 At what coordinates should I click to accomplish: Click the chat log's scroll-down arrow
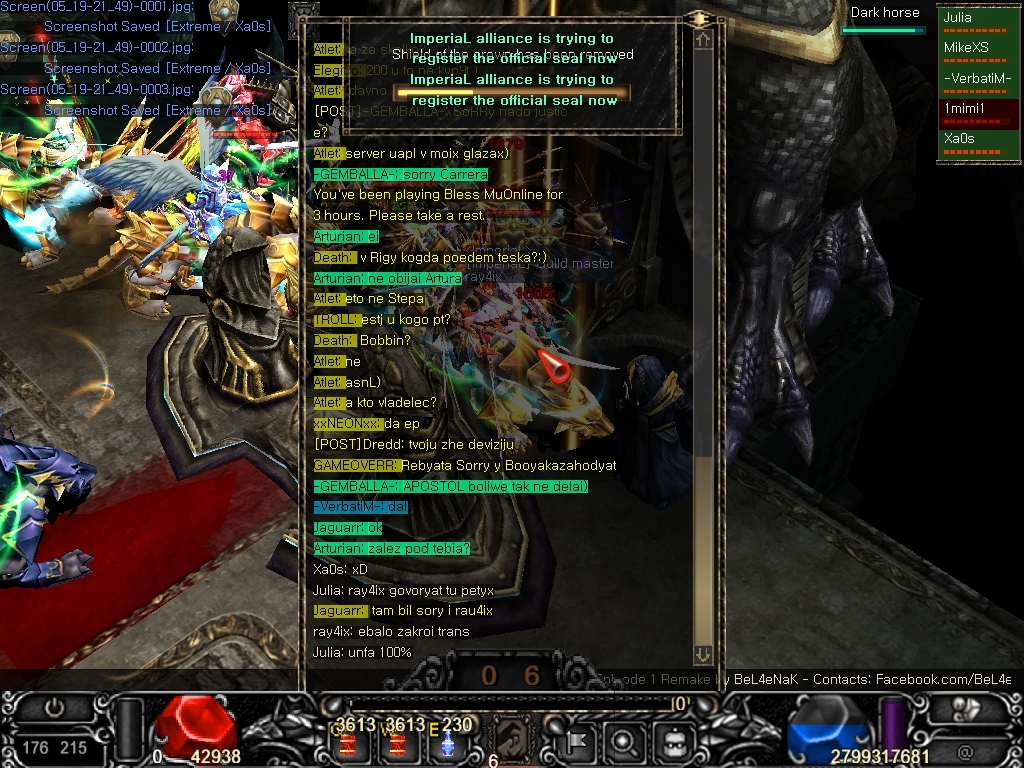tap(703, 654)
